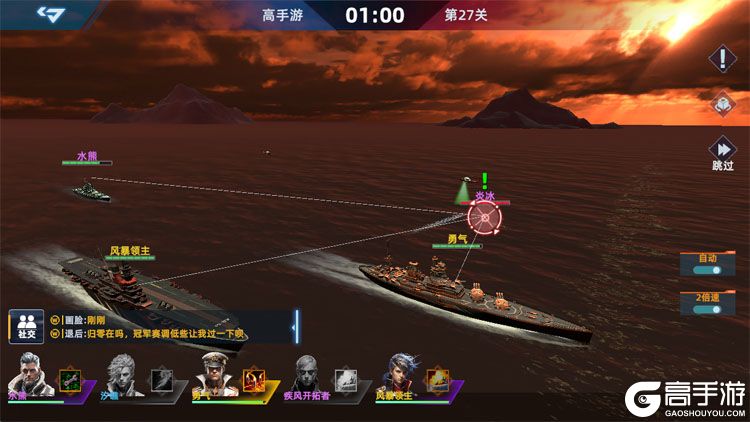Click the back arrow button
Image resolution: width=750 pixels, height=422 pixels.
point(50,13)
